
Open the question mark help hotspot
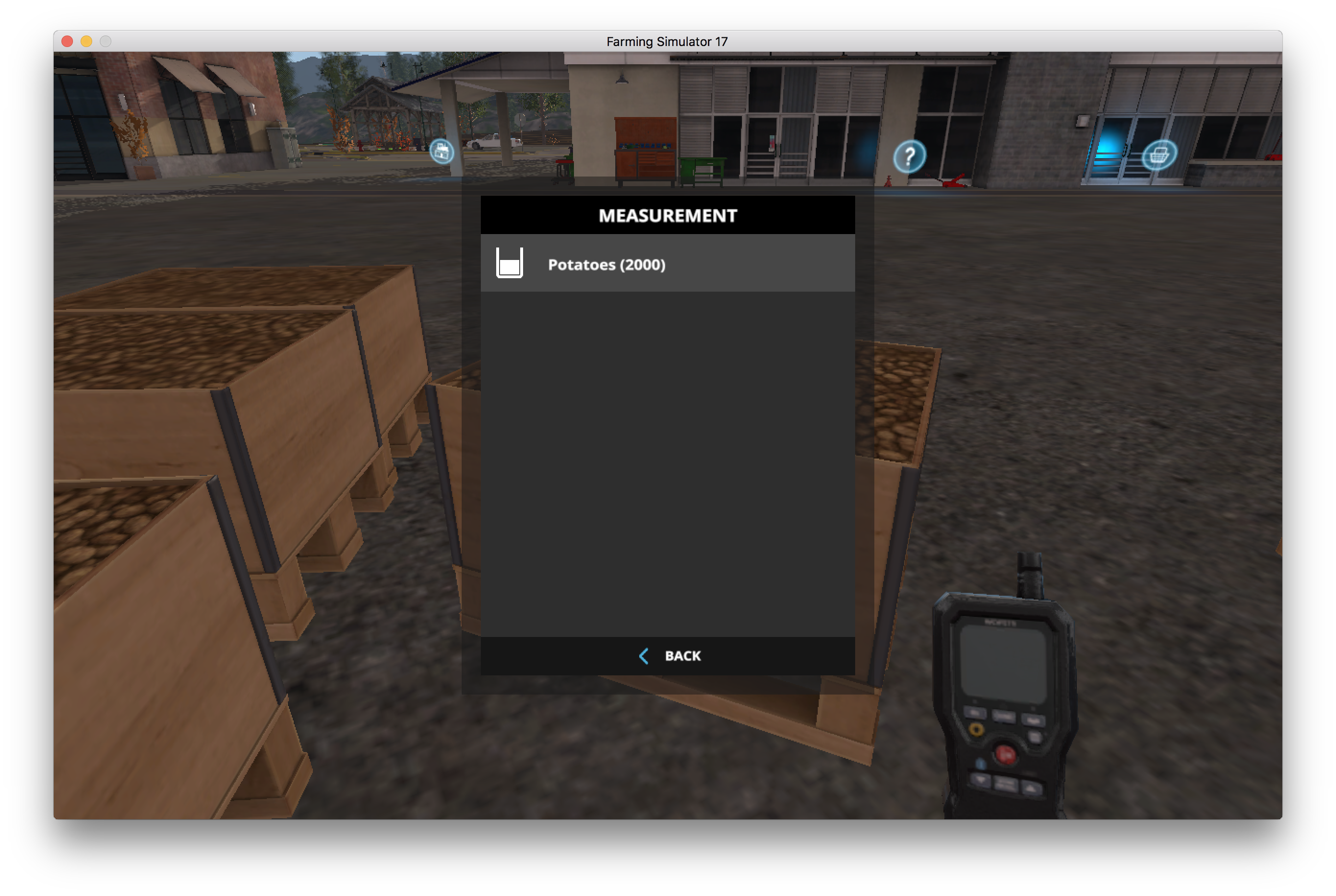click(911, 155)
